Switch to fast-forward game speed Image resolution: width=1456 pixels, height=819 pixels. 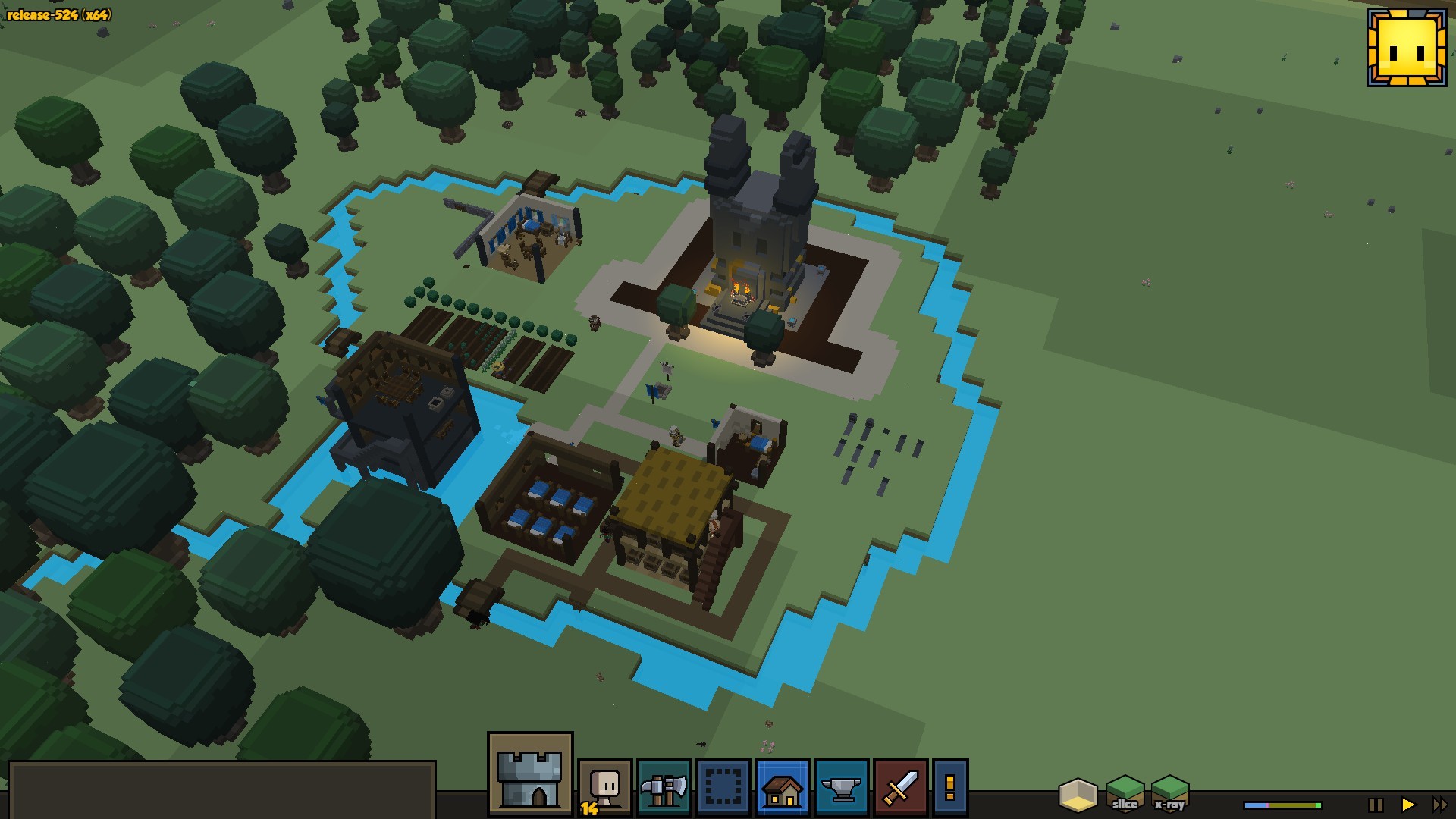1439,805
